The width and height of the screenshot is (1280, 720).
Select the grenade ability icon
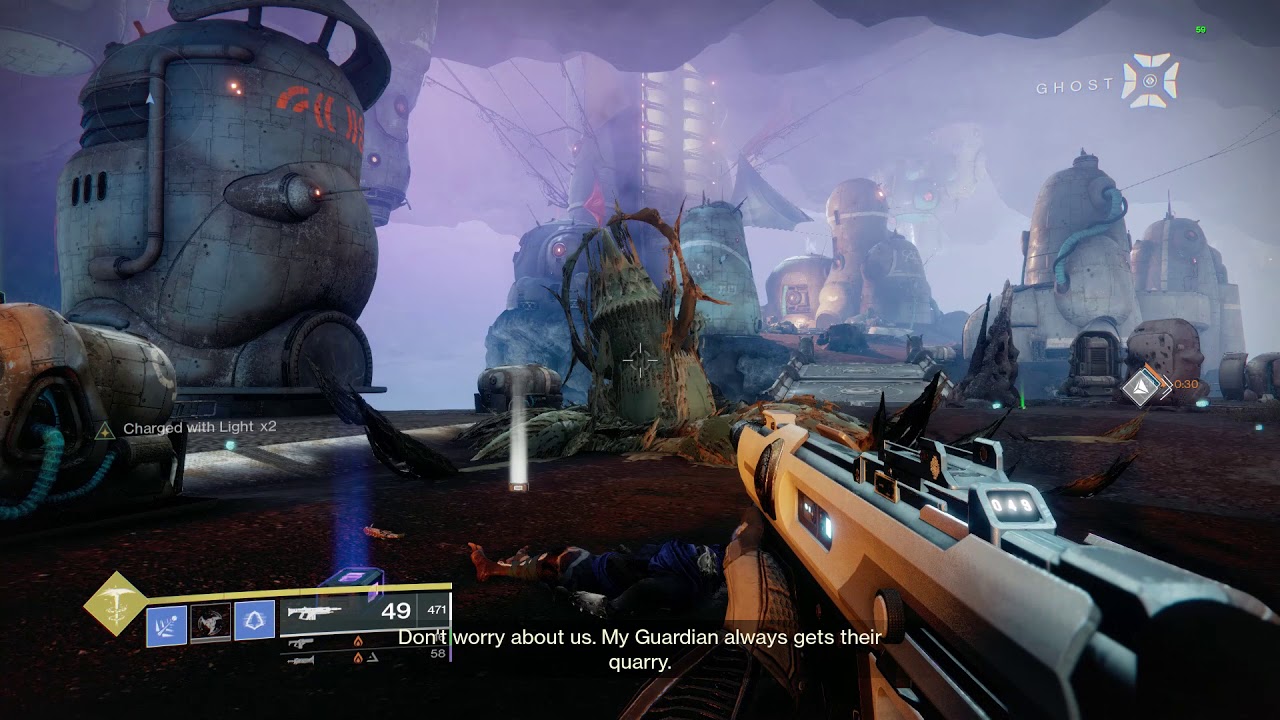coord(167,623)
